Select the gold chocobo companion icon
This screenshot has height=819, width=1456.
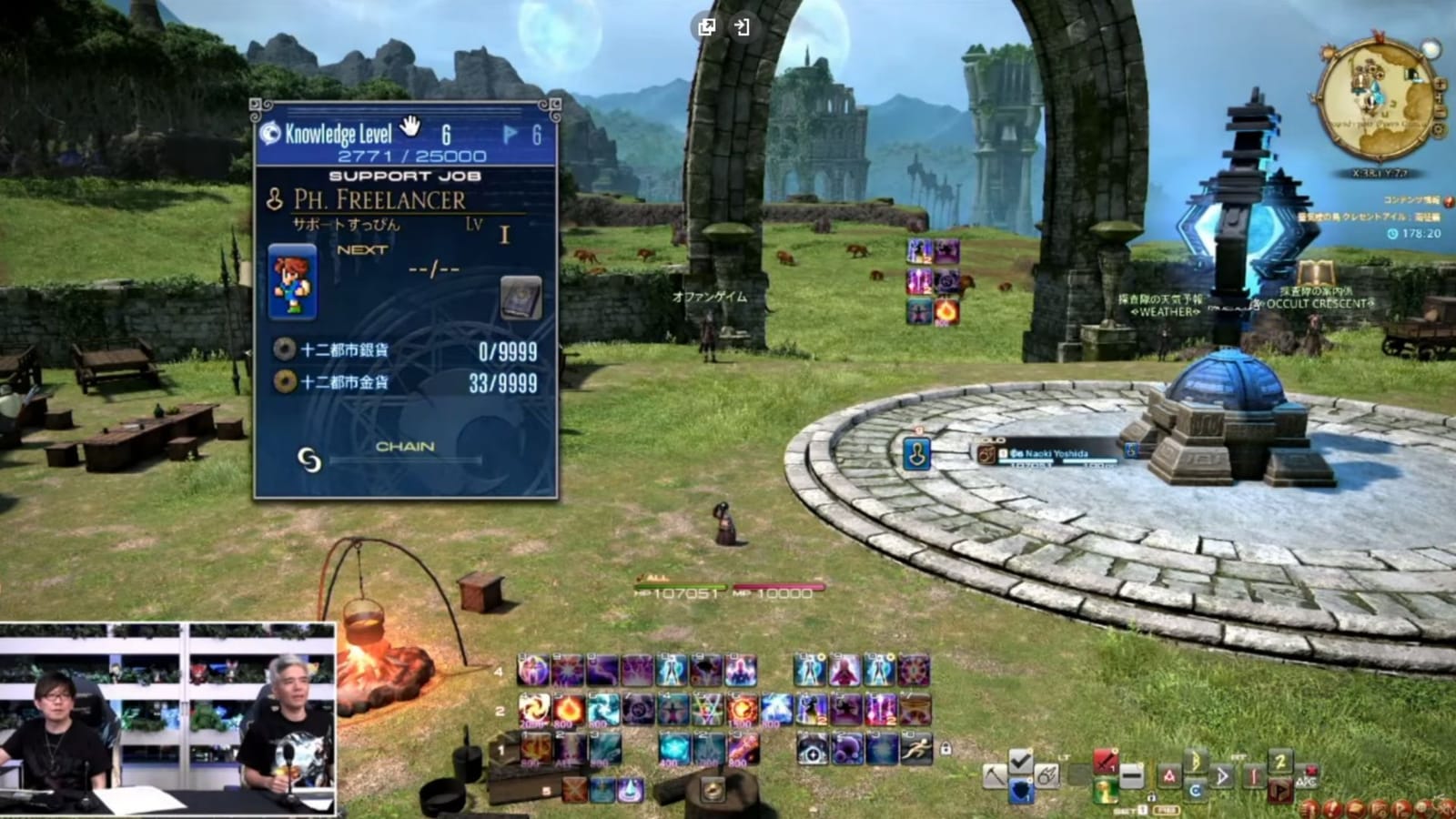point(1107,790)
